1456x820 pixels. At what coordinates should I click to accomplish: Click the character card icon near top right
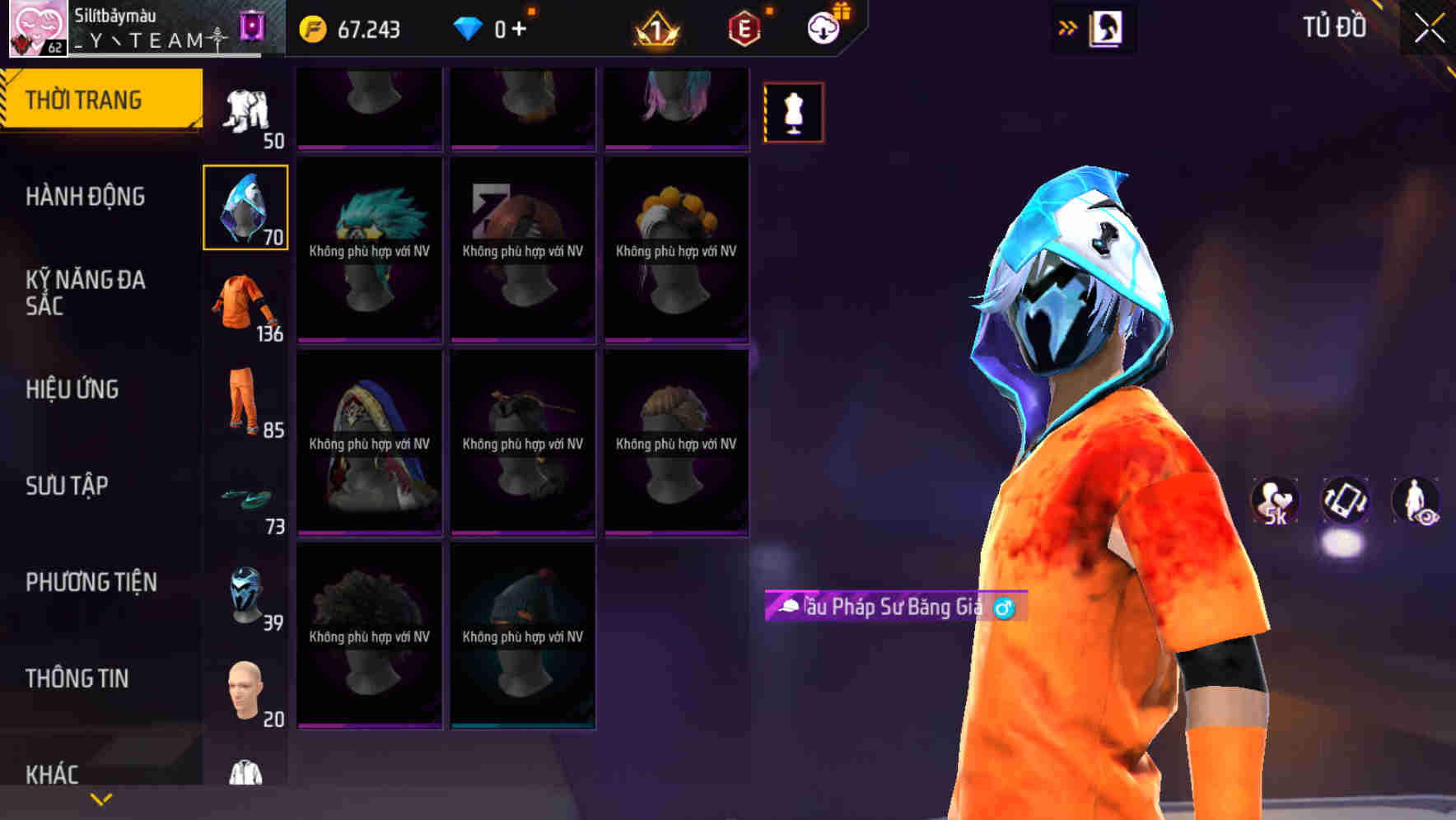coord(1108,27)
